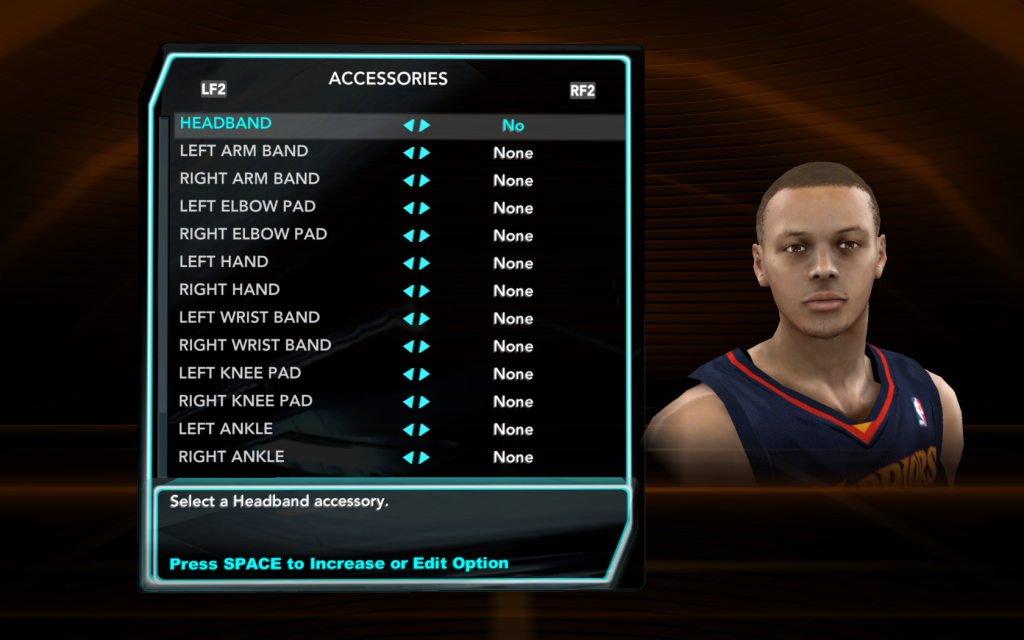Click the Headband right arrow
Screen dimensions: 1024x640
425,126
